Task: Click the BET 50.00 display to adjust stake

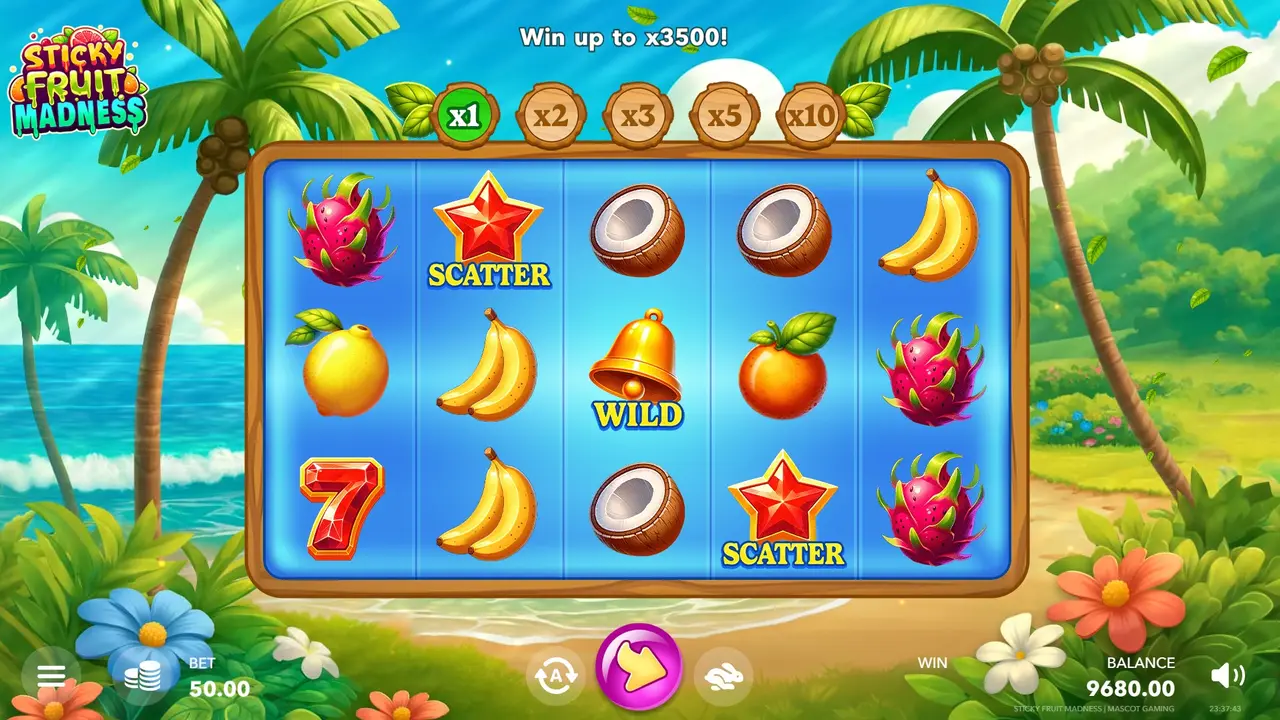Action: click(x=211, y=675)
